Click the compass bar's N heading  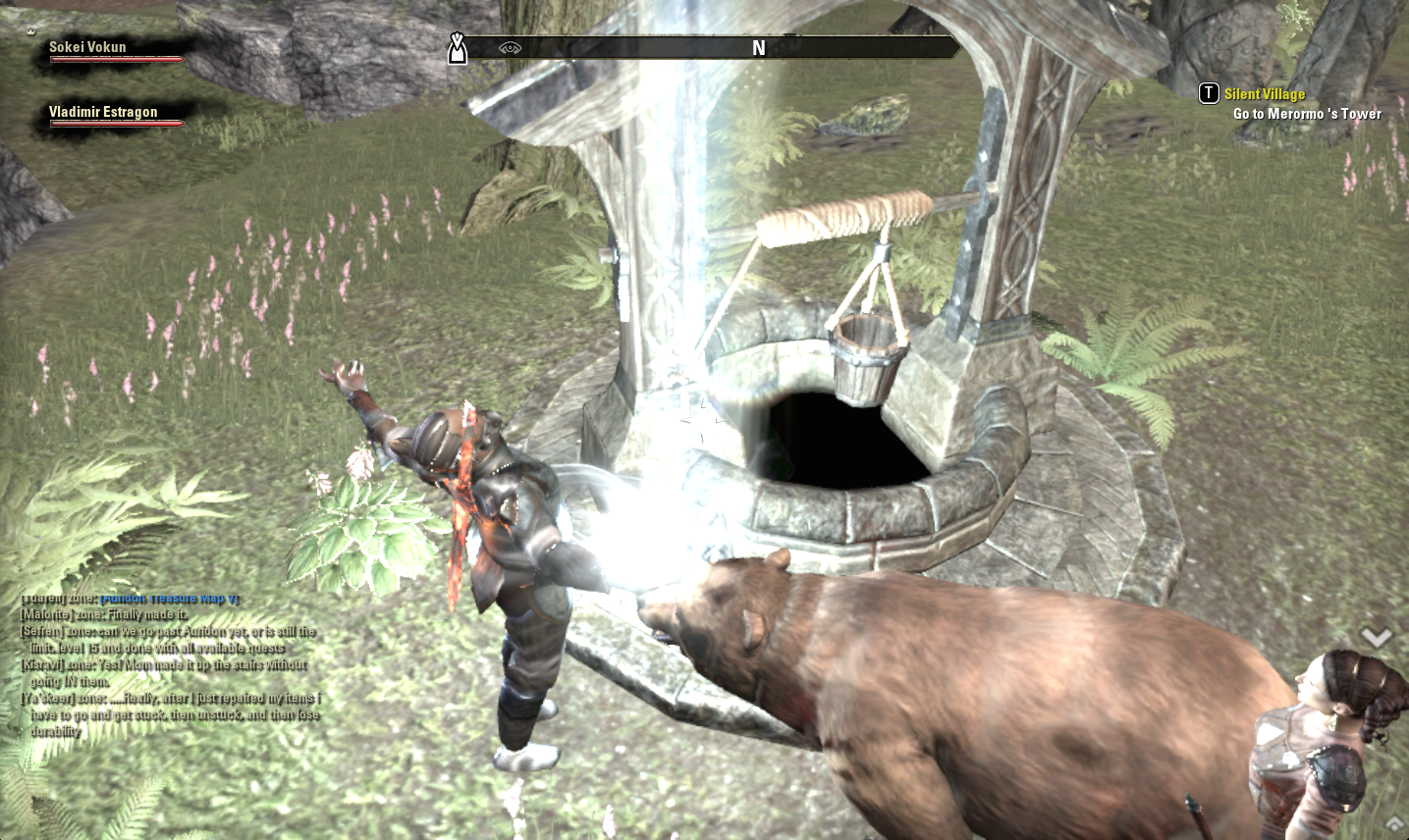pos(758,48)
